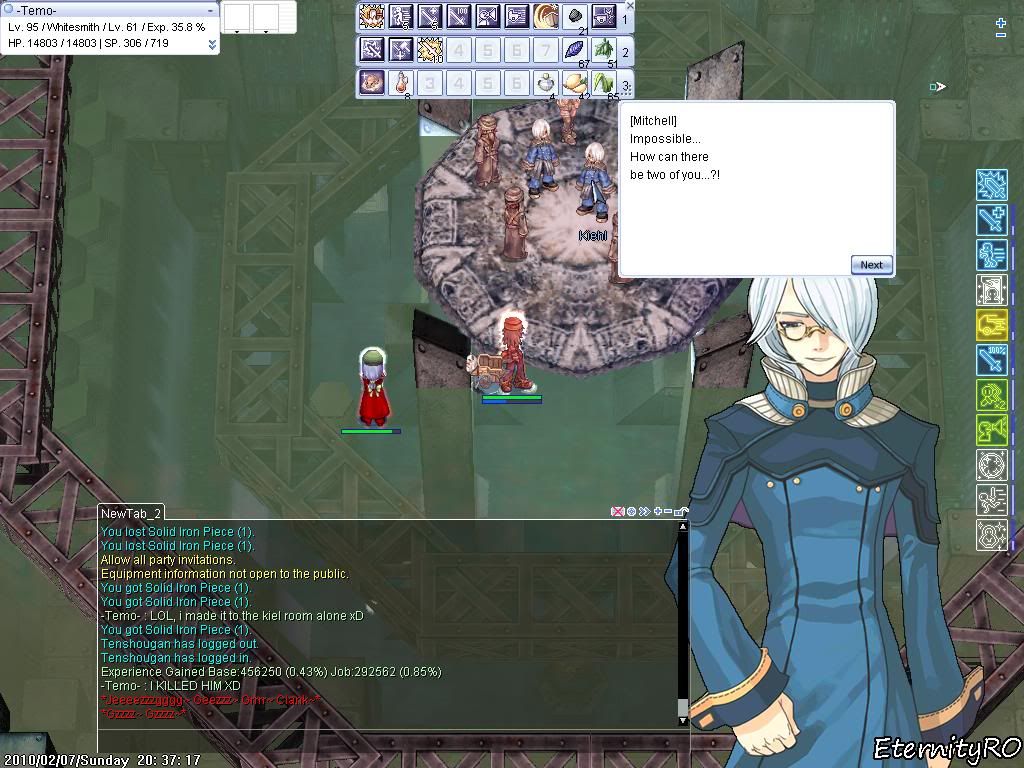Use the yellow fruit item with count 42
This screenshot has height=768, width=1024.
tap(575, 83)
